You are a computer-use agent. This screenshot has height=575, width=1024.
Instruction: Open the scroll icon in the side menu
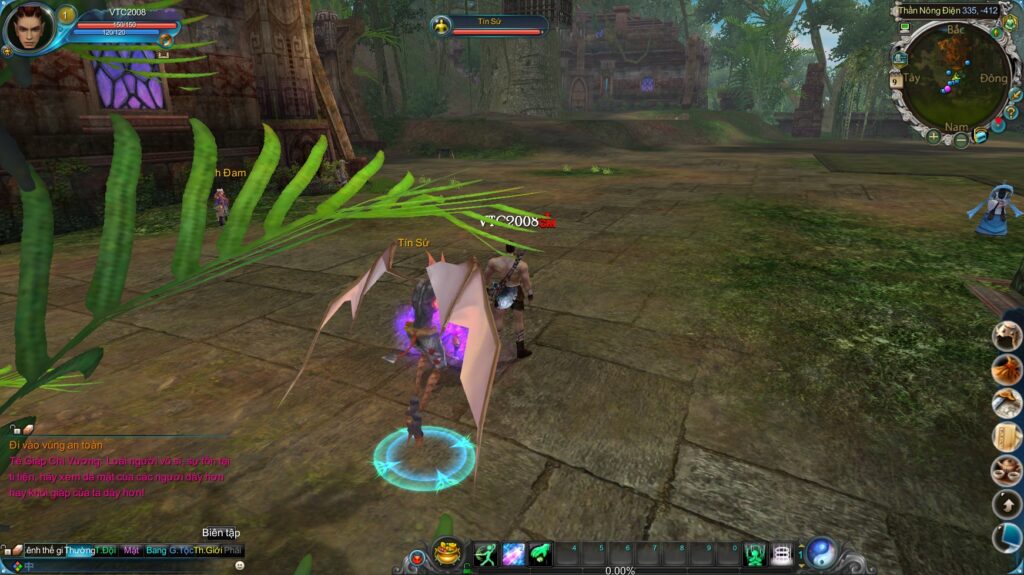tap(1006, 437)
